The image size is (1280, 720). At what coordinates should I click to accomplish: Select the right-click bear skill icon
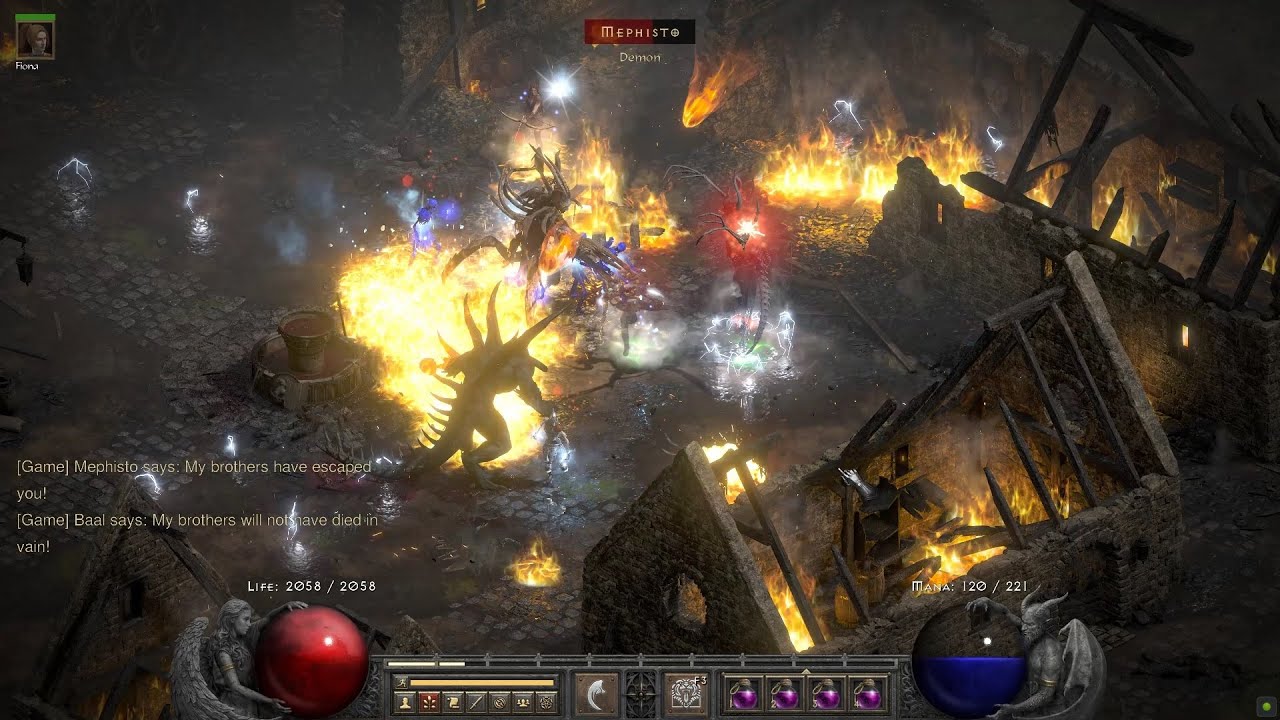686,693
